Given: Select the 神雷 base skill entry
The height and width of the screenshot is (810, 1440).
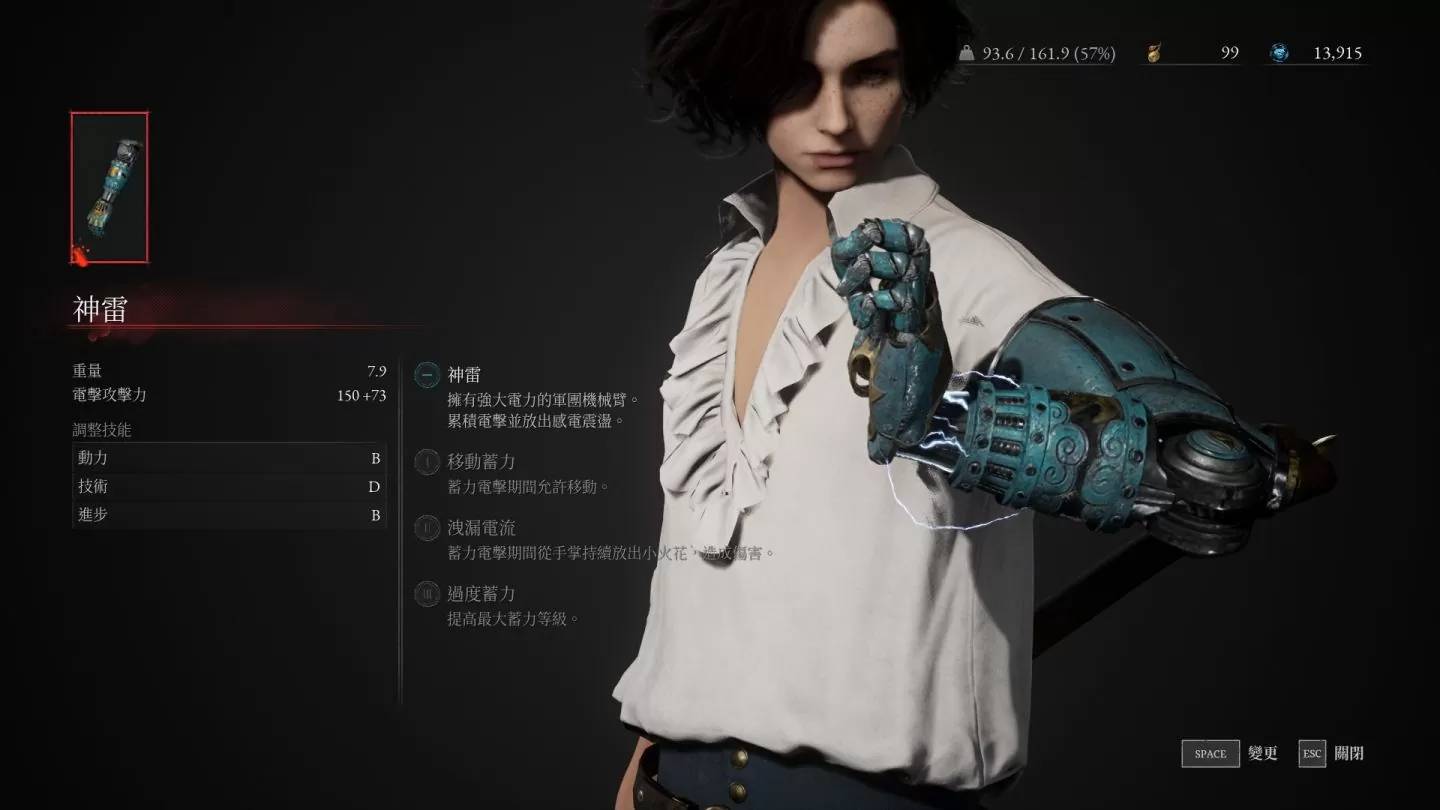Looking at the screenshot, I should click(x=463, y=375).
